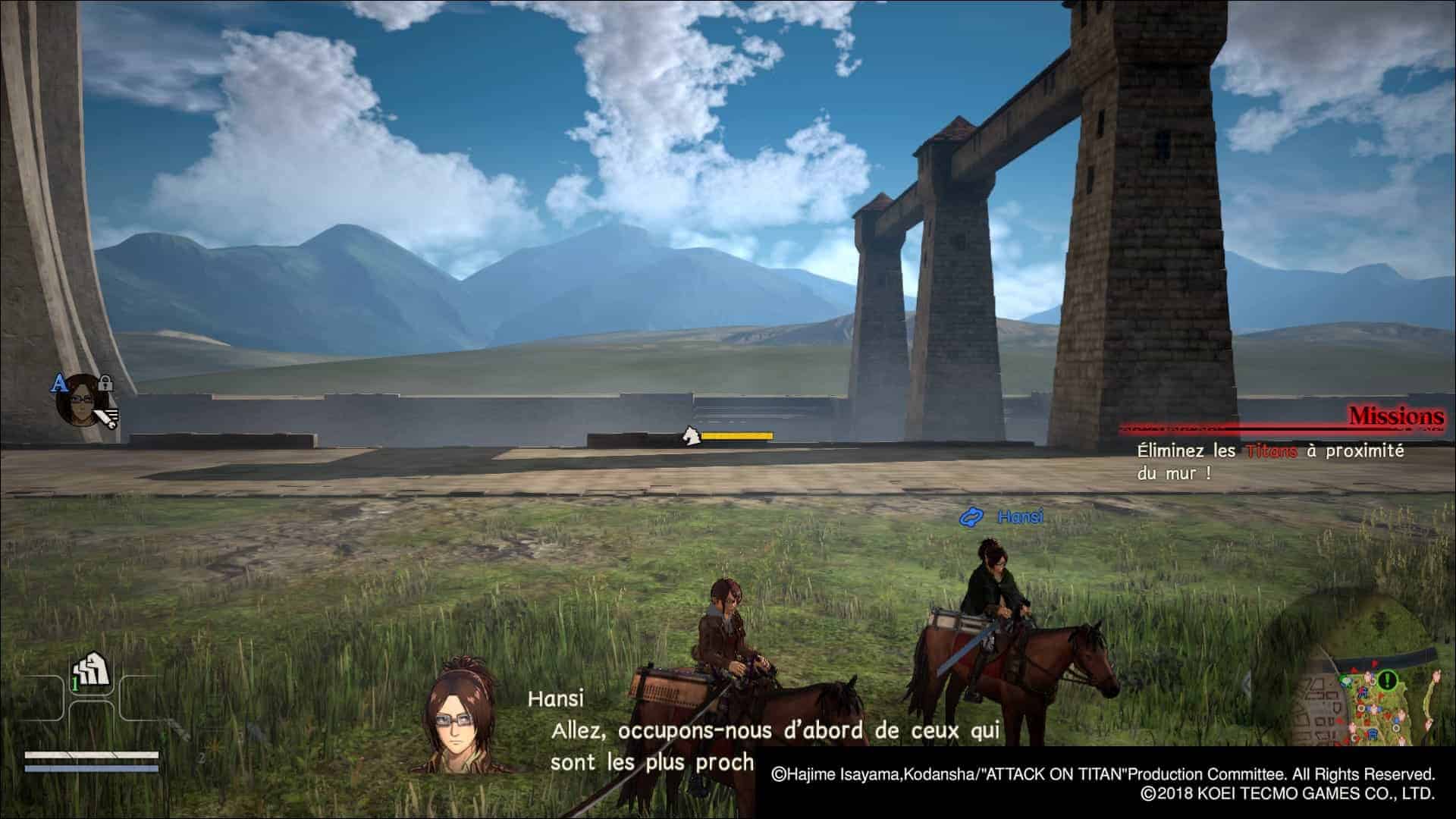Select Hansi's squad member portrait
The height and width of the screenshot is (819, 1456).
(79, 398)
